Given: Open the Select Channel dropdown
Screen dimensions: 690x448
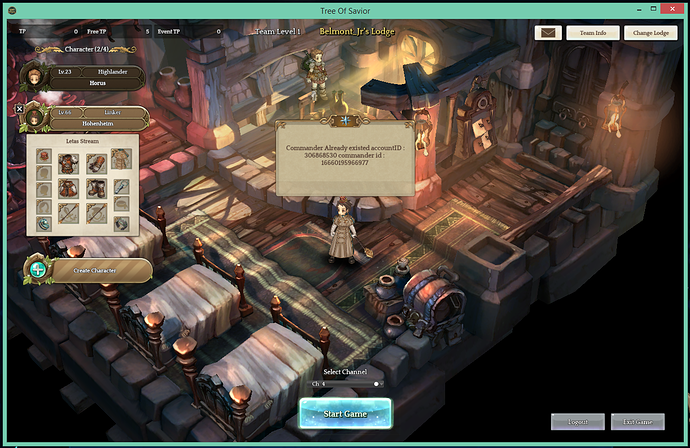Looking at the screenshot, I should 345,384.
